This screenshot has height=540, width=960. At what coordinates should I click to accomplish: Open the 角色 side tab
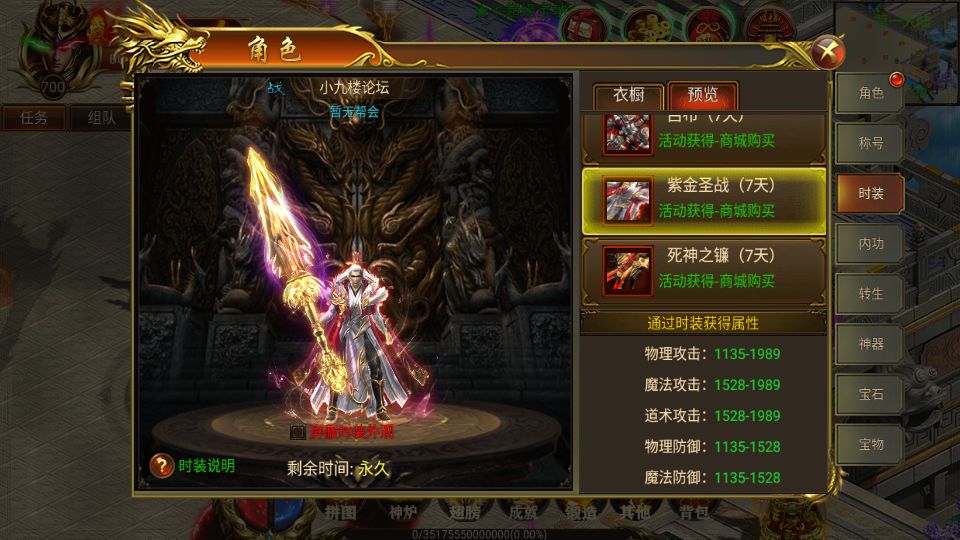870,94
